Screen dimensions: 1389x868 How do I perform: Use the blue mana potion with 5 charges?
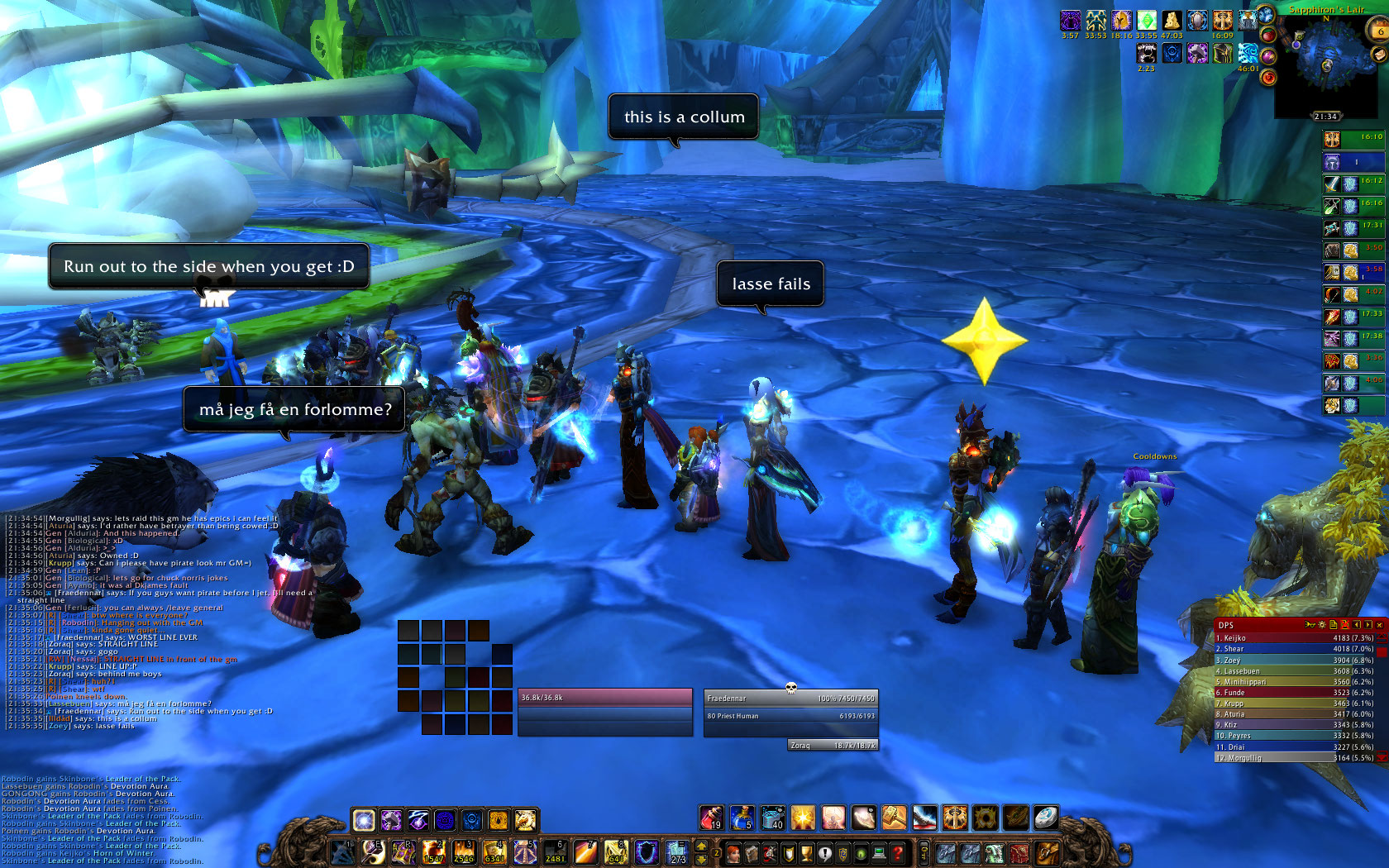[x=742, y=818]
